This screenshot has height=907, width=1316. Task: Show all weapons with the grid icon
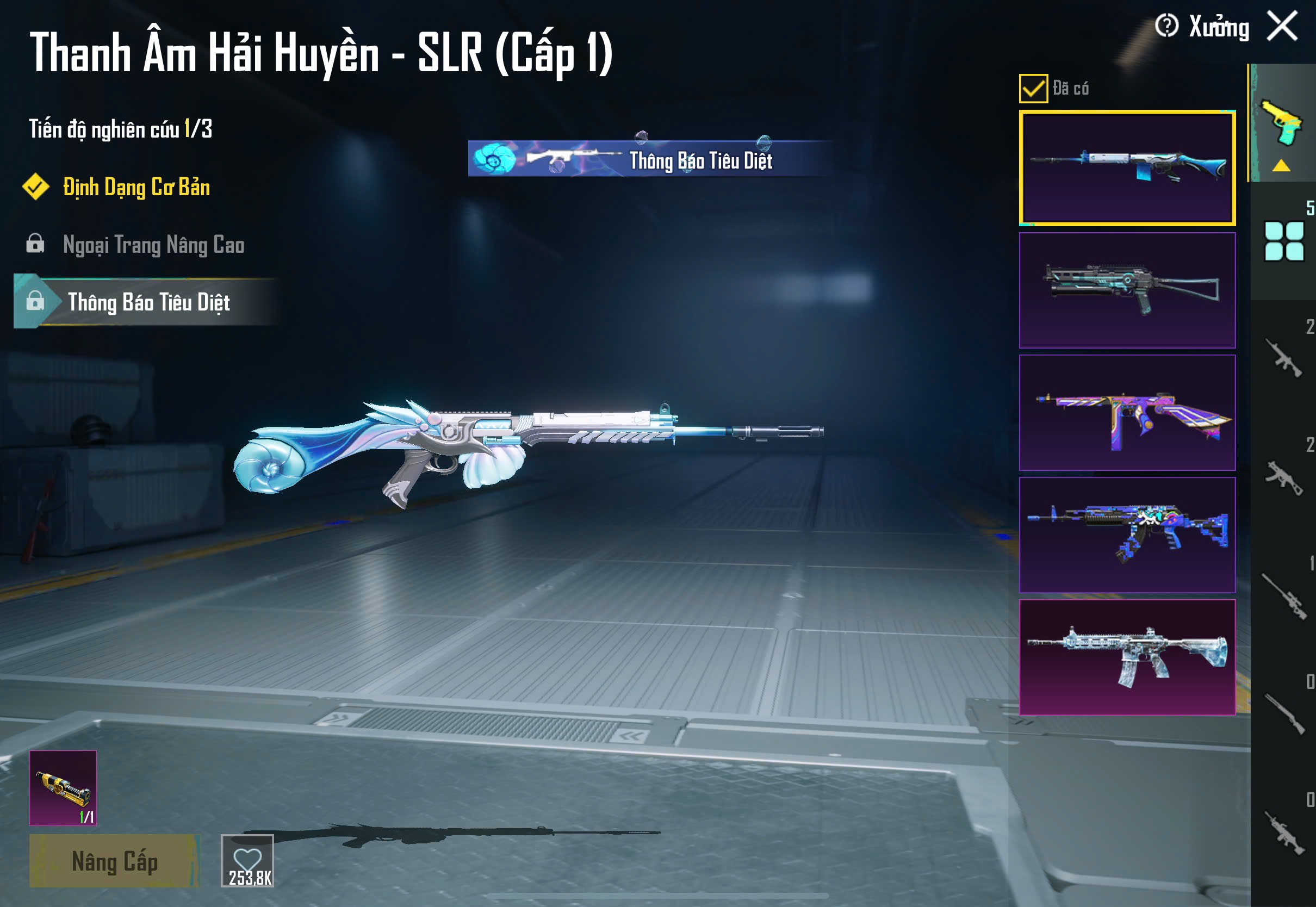click(1283, 241)
